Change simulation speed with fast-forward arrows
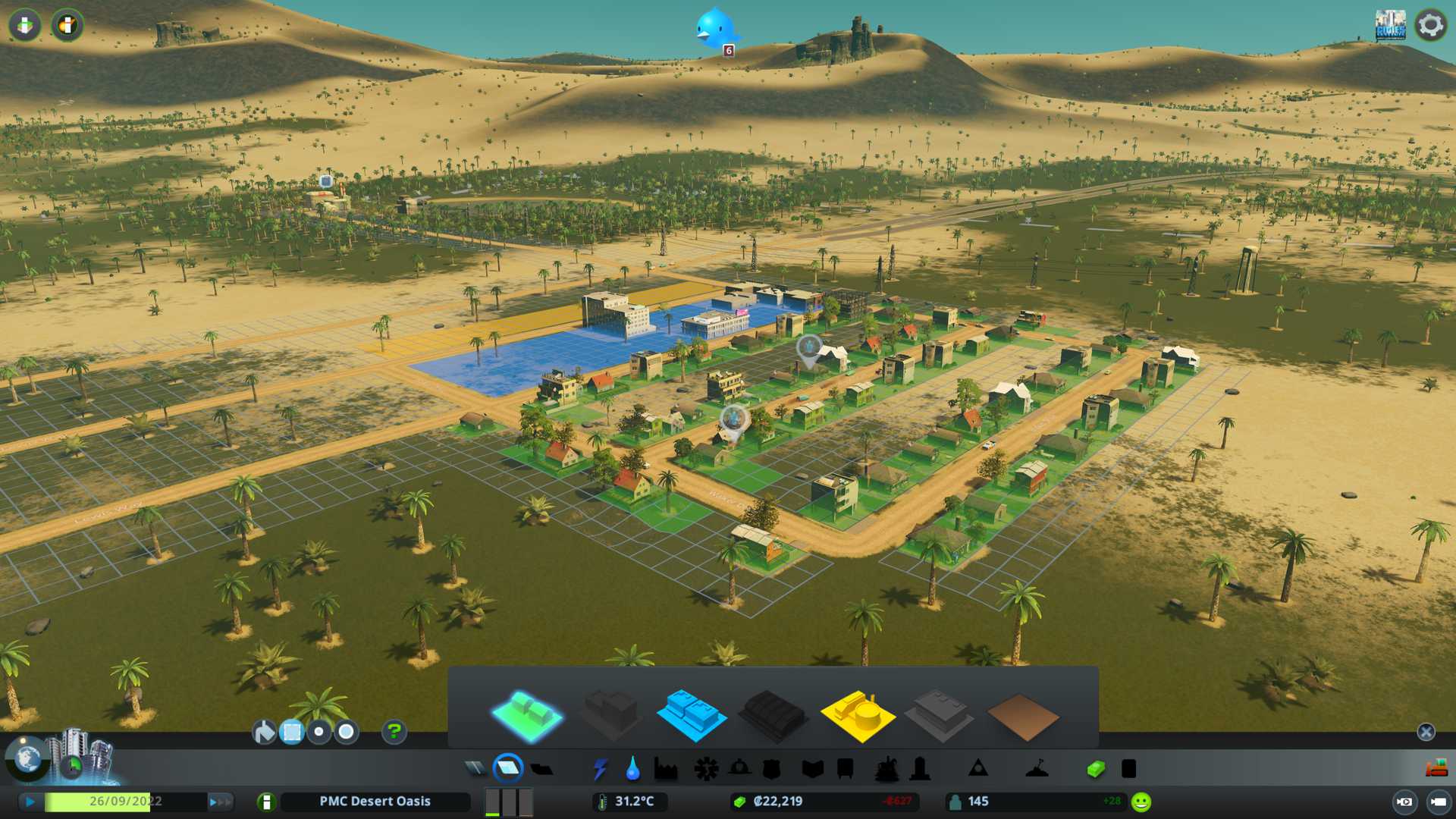1456x819 pixels. tap(220, 802)
